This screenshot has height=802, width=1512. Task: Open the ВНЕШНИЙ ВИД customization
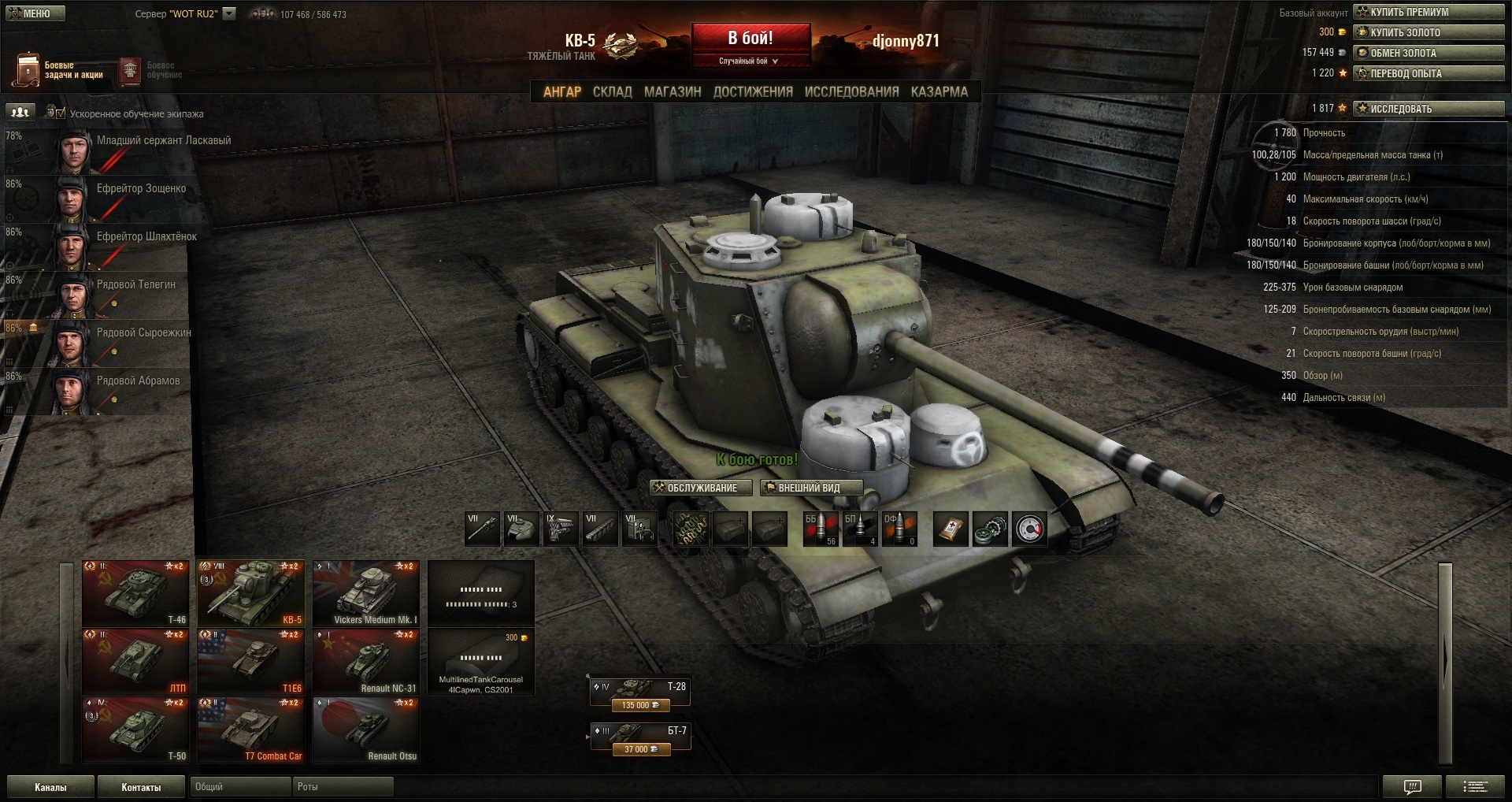pyautogui.click(x=811, y=488)
